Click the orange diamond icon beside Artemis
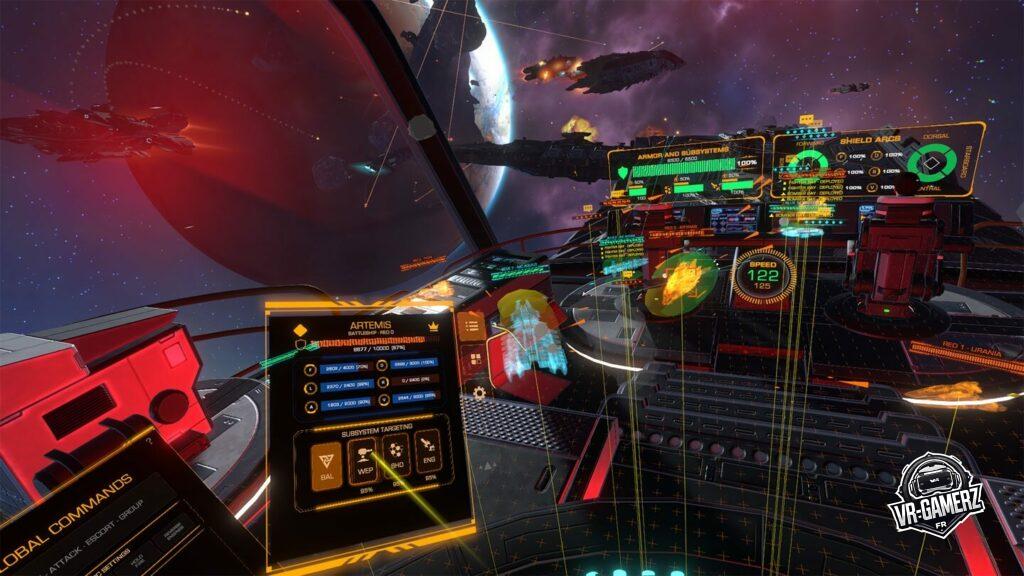 [298, 331]
